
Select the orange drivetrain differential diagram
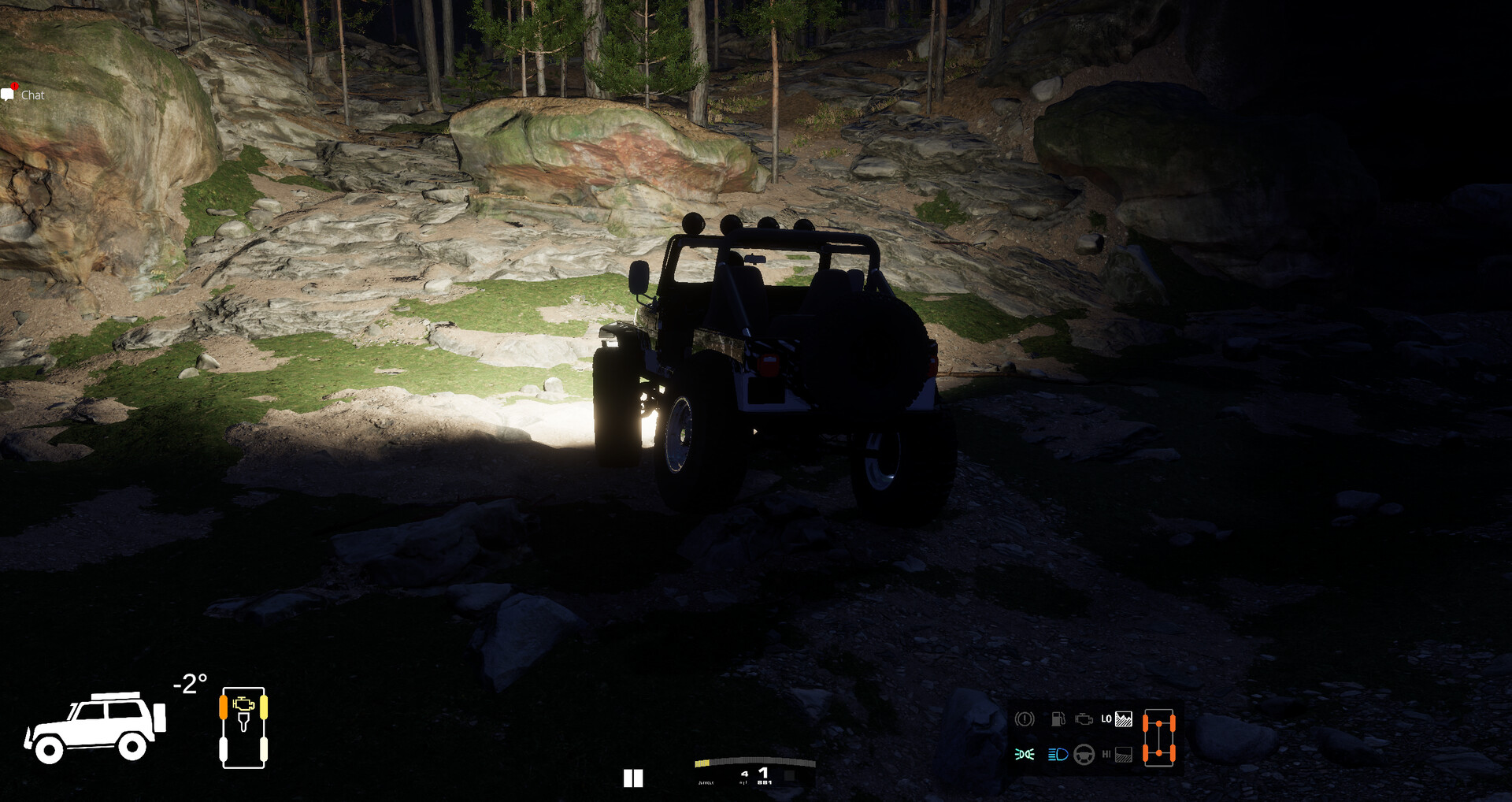click(1158, 737)
